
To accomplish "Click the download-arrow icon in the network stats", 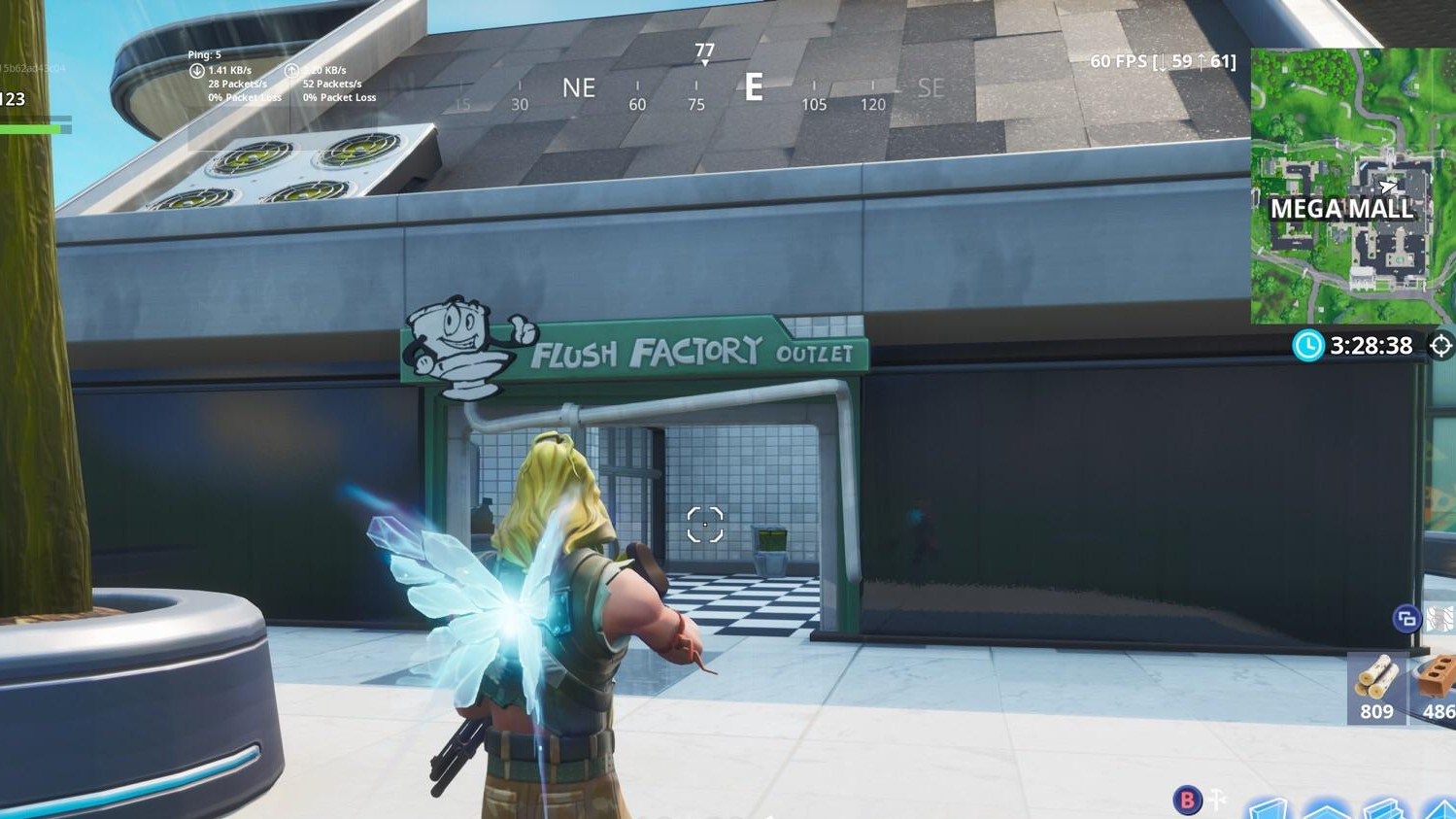I will pyautogui.click(x=194, y=69).
